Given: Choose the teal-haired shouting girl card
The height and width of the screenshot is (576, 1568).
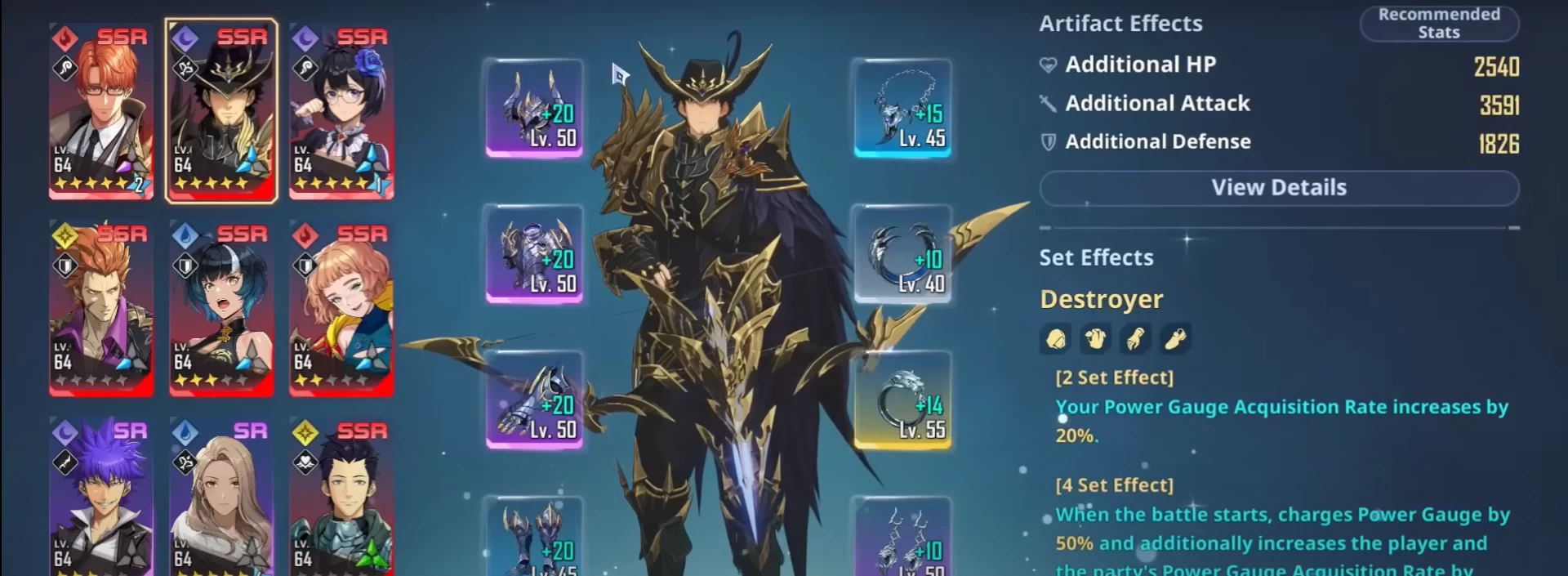Looking at the screenshot, I should tap(221, 308).
